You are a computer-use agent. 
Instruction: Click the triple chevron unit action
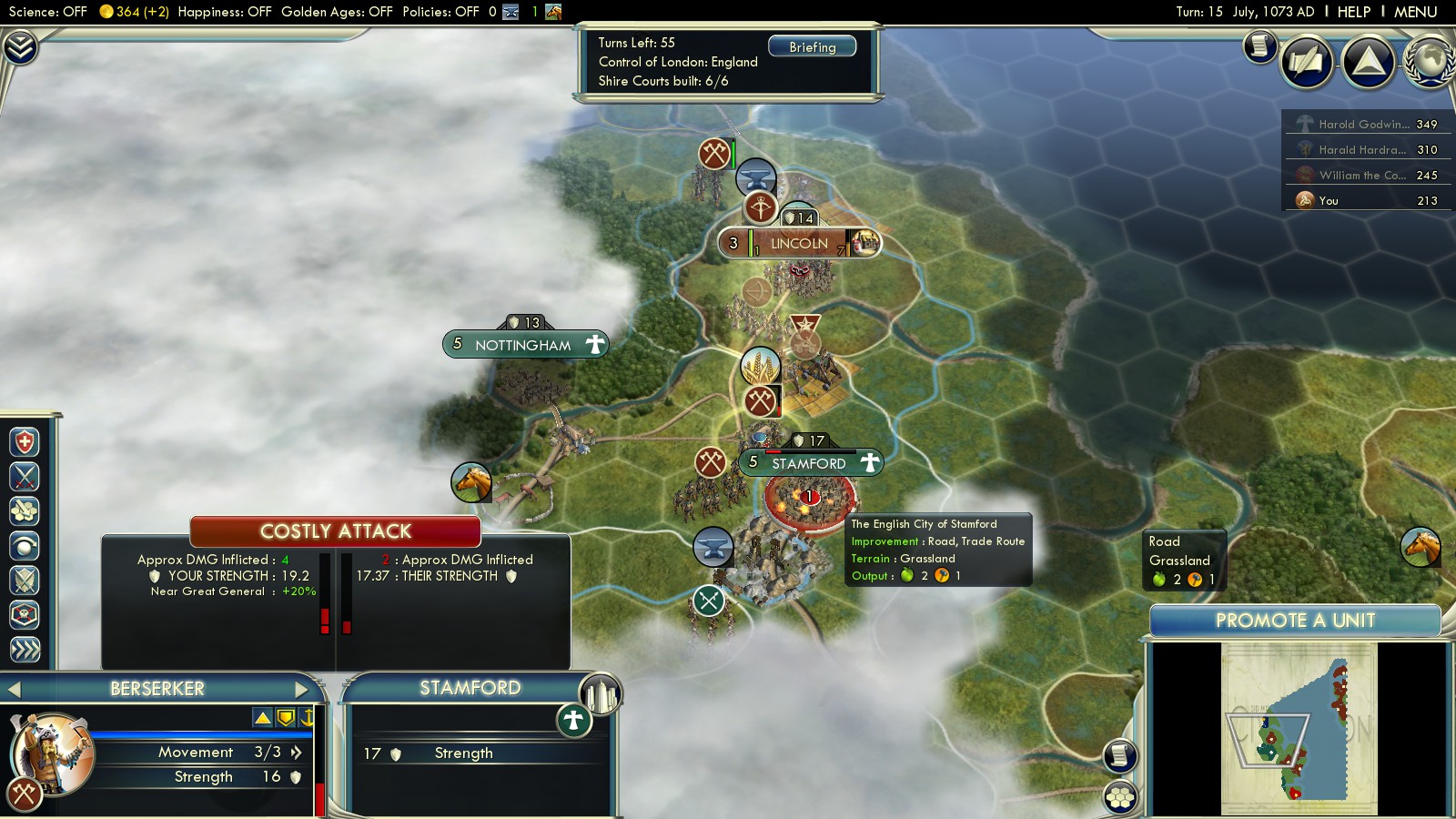[x=25, y=649]
